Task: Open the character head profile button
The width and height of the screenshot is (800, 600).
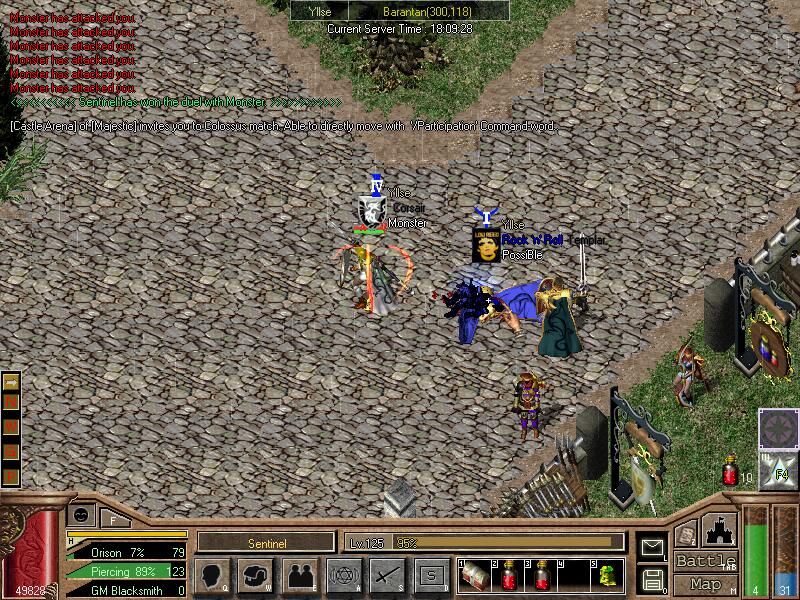Action: point(211,576)
